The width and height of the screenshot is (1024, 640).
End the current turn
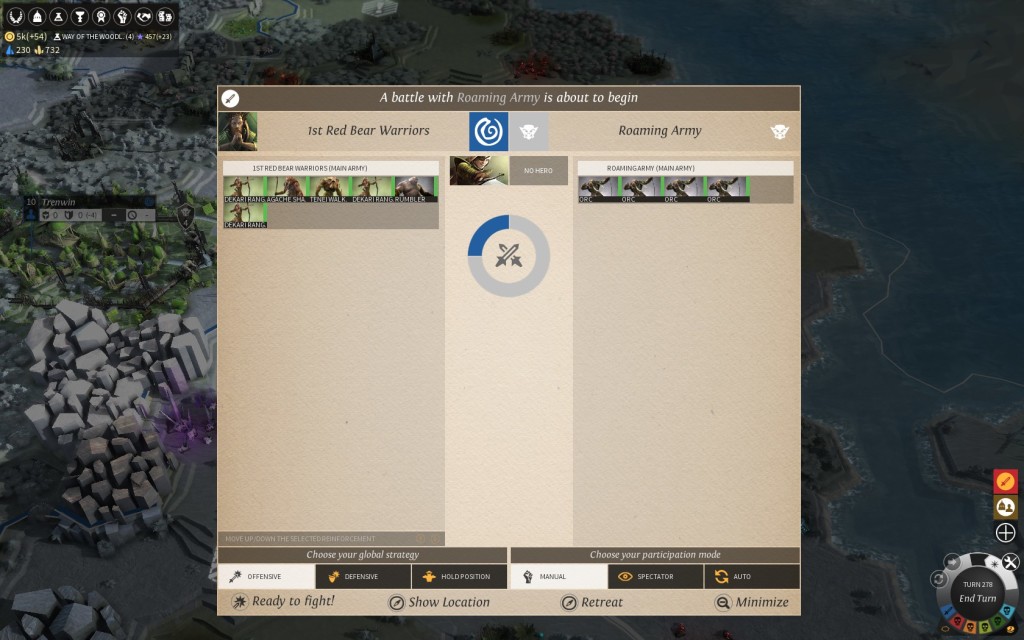(977, 598)
